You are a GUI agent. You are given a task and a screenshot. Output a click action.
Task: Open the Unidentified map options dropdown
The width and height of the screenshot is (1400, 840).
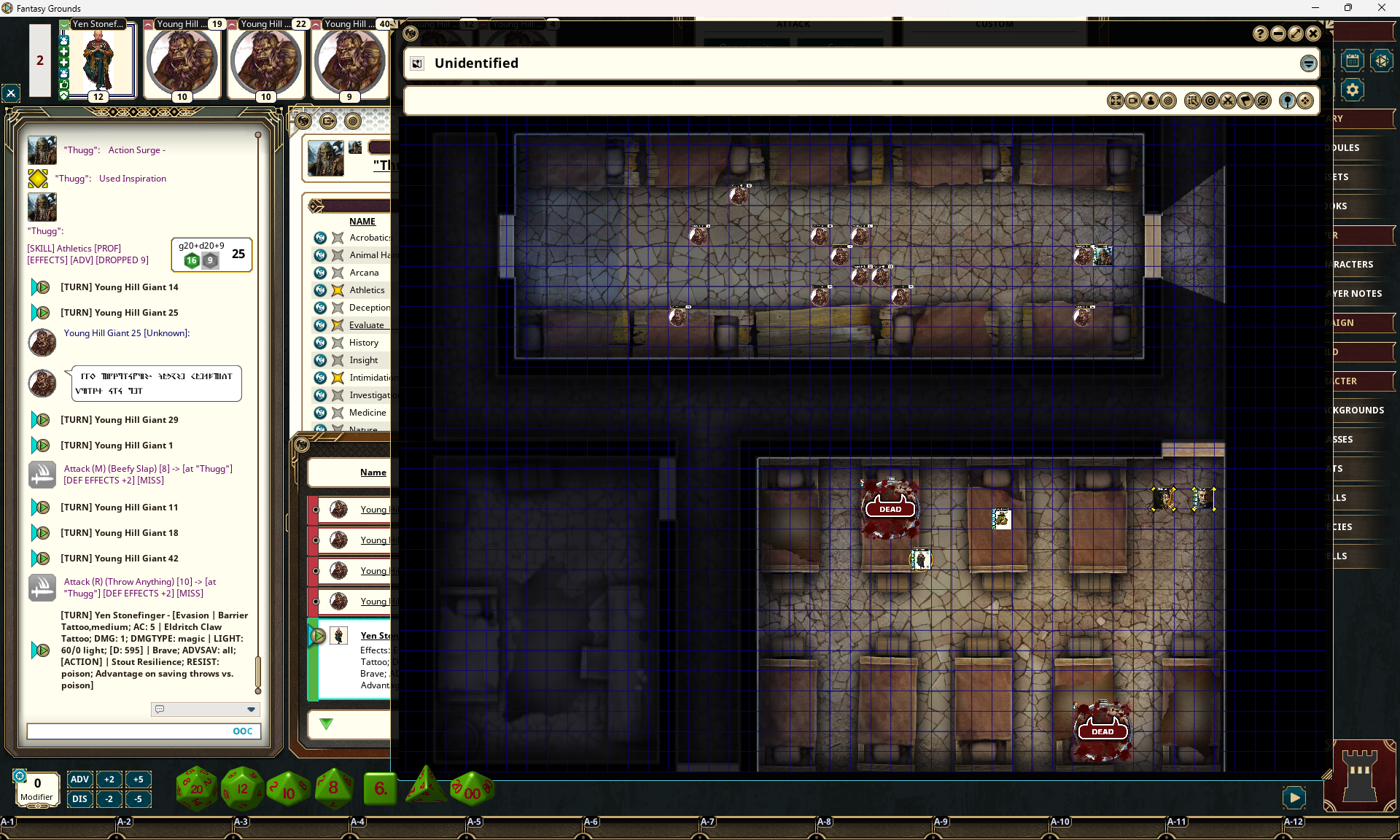(x=1308, y=63)
